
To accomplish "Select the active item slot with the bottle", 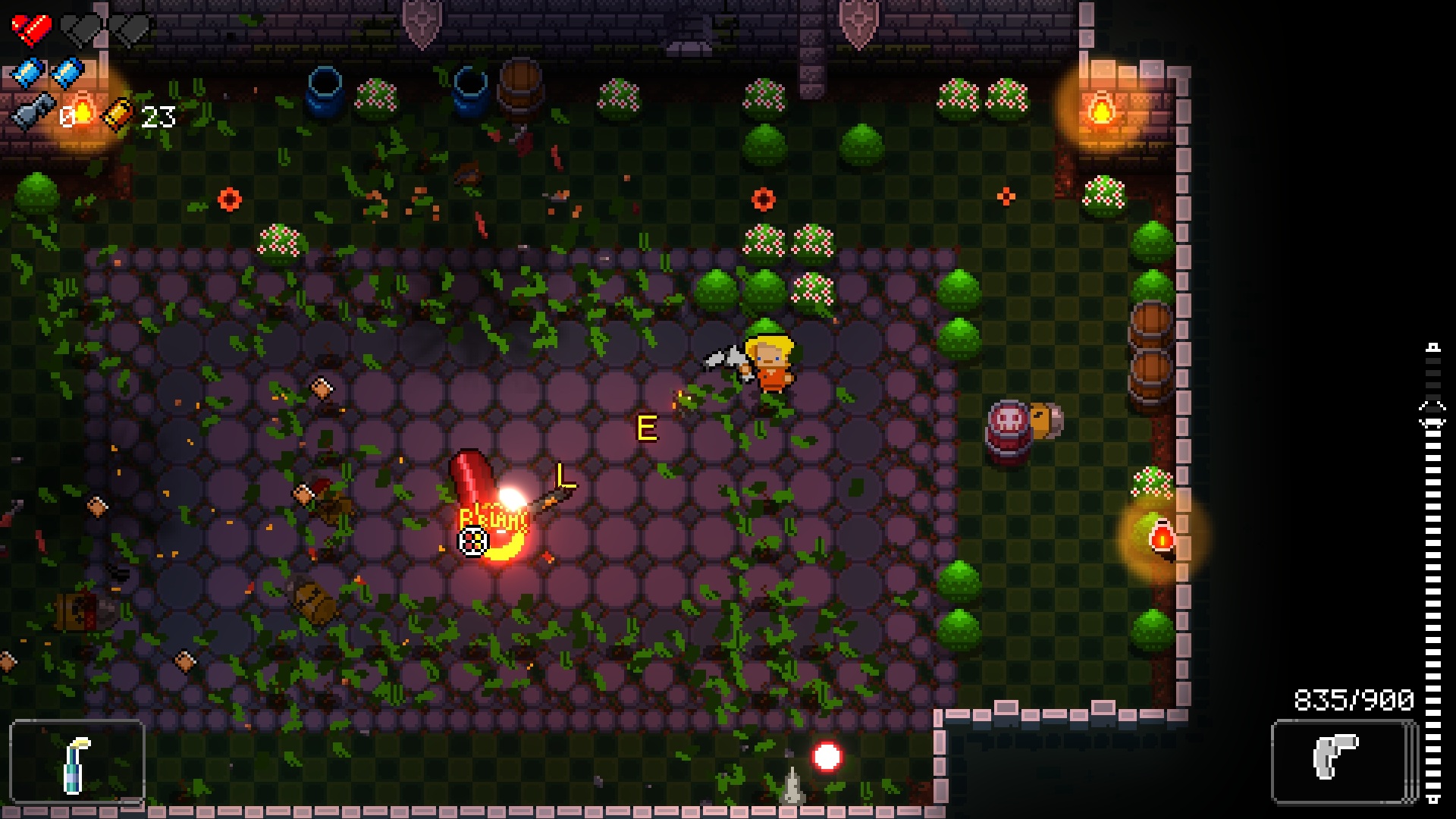I will pyautogui.click(x=77, y=762).
